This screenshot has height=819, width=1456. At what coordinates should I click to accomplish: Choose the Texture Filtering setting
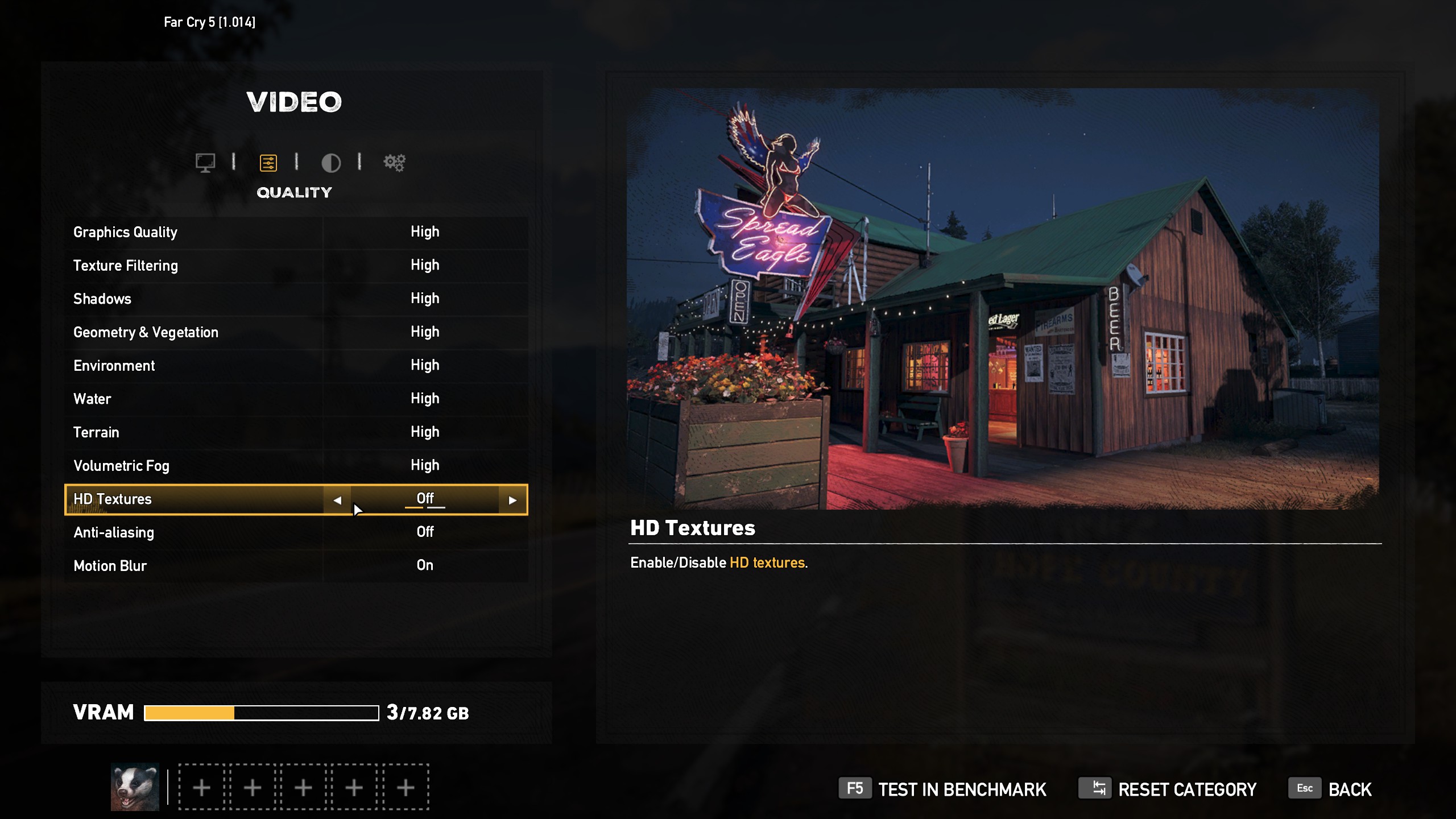[296, 266]
